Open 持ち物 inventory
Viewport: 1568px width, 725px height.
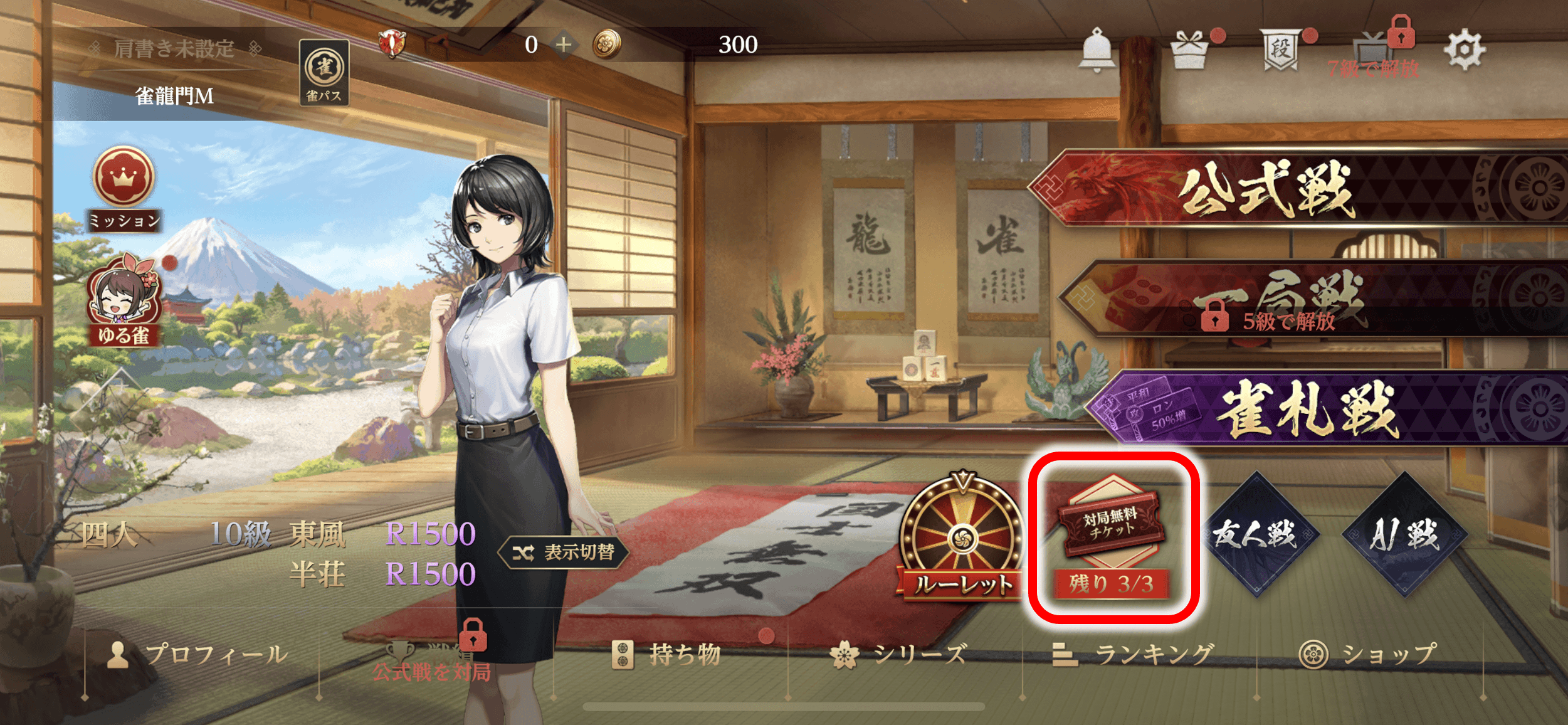(x=667, y=655)
